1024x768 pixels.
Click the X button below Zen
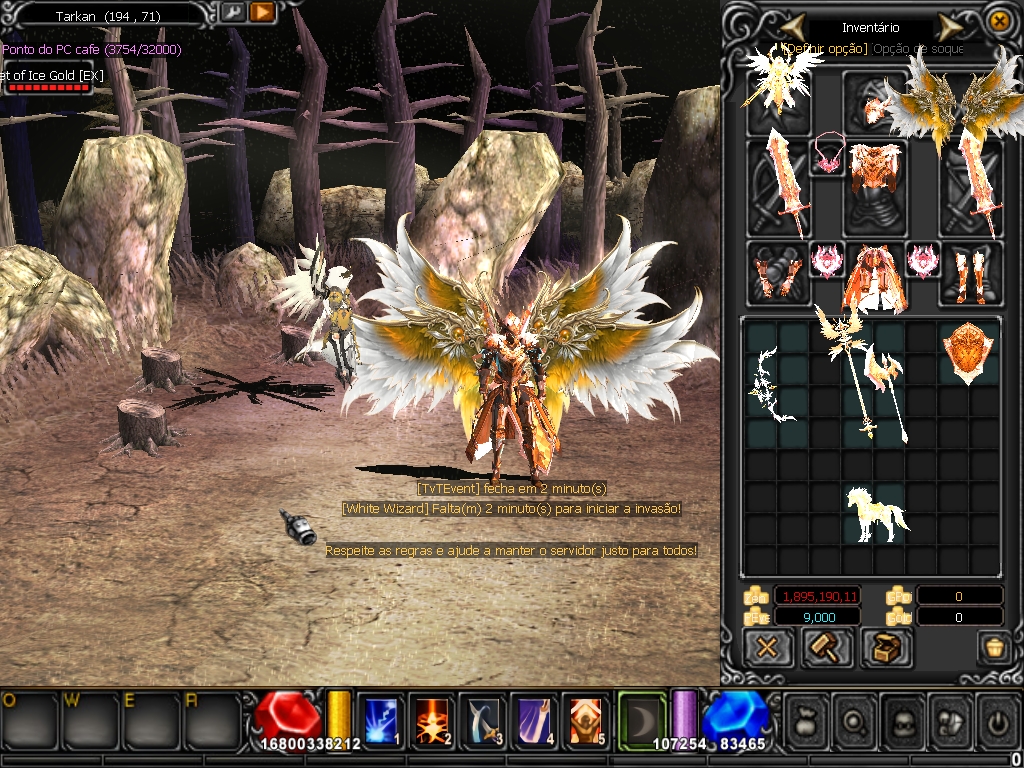click(768, 647)
